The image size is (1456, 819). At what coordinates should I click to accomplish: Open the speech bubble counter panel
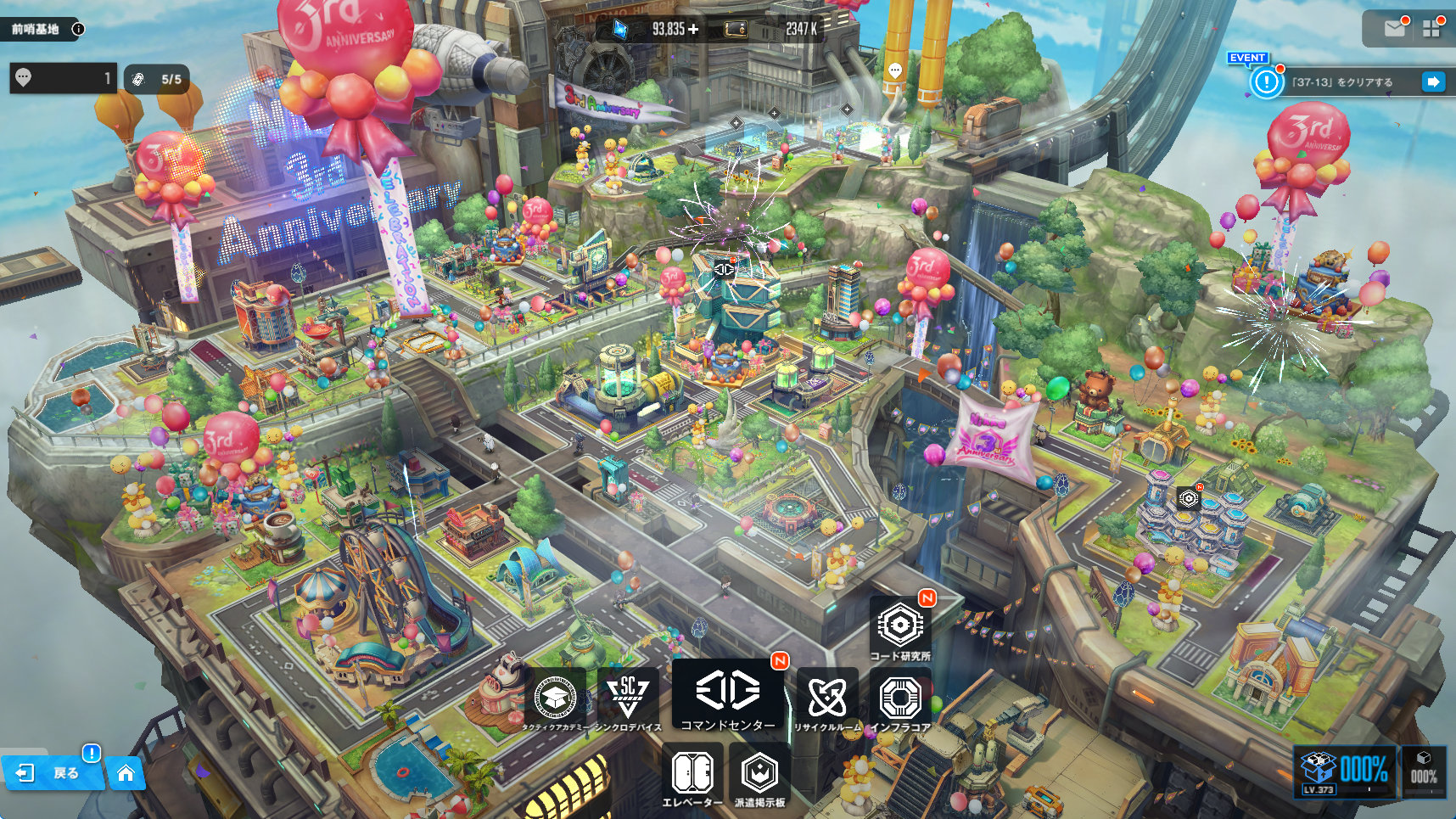pos(63,78)
